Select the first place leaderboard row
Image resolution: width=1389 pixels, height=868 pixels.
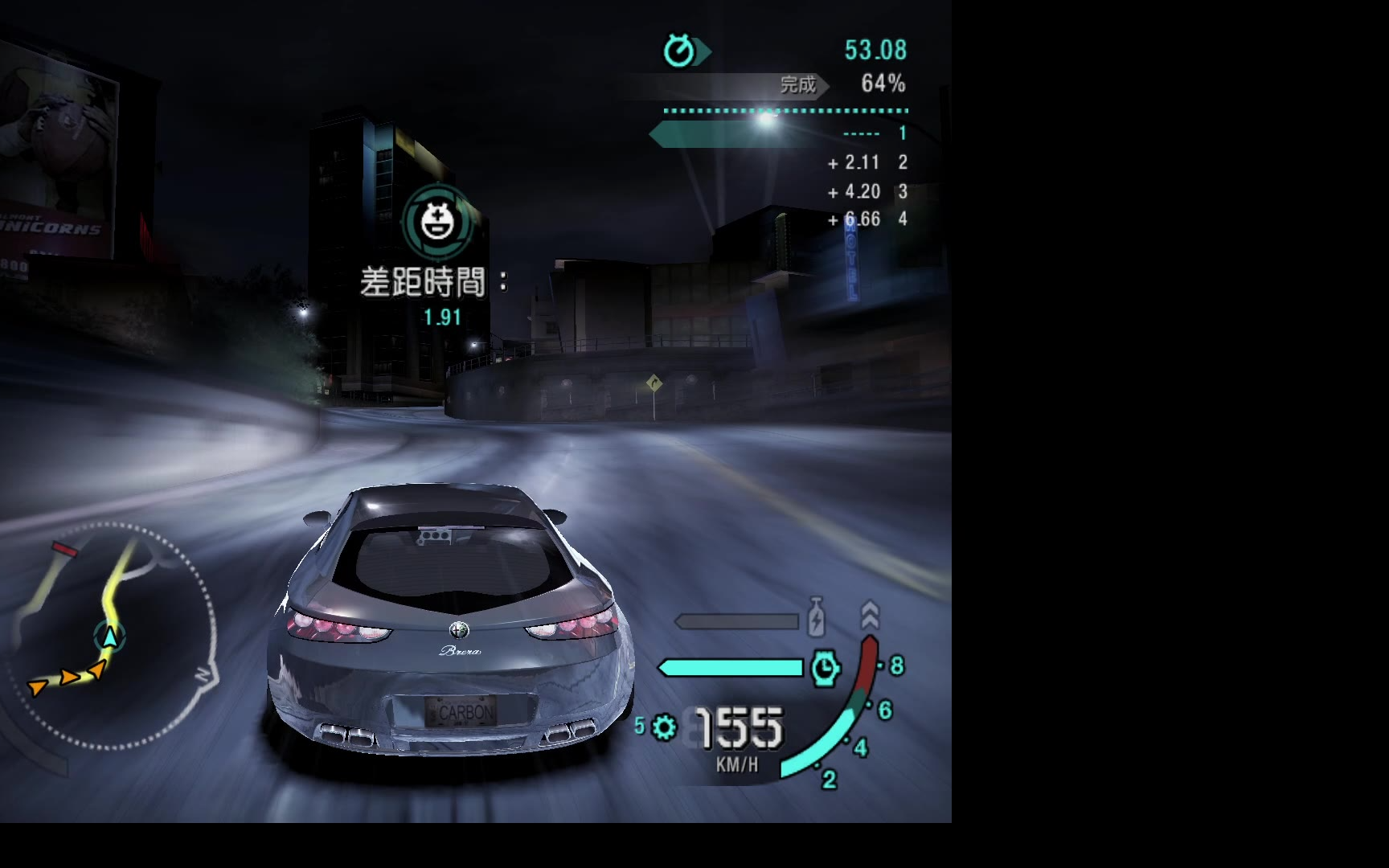point(780,133)
